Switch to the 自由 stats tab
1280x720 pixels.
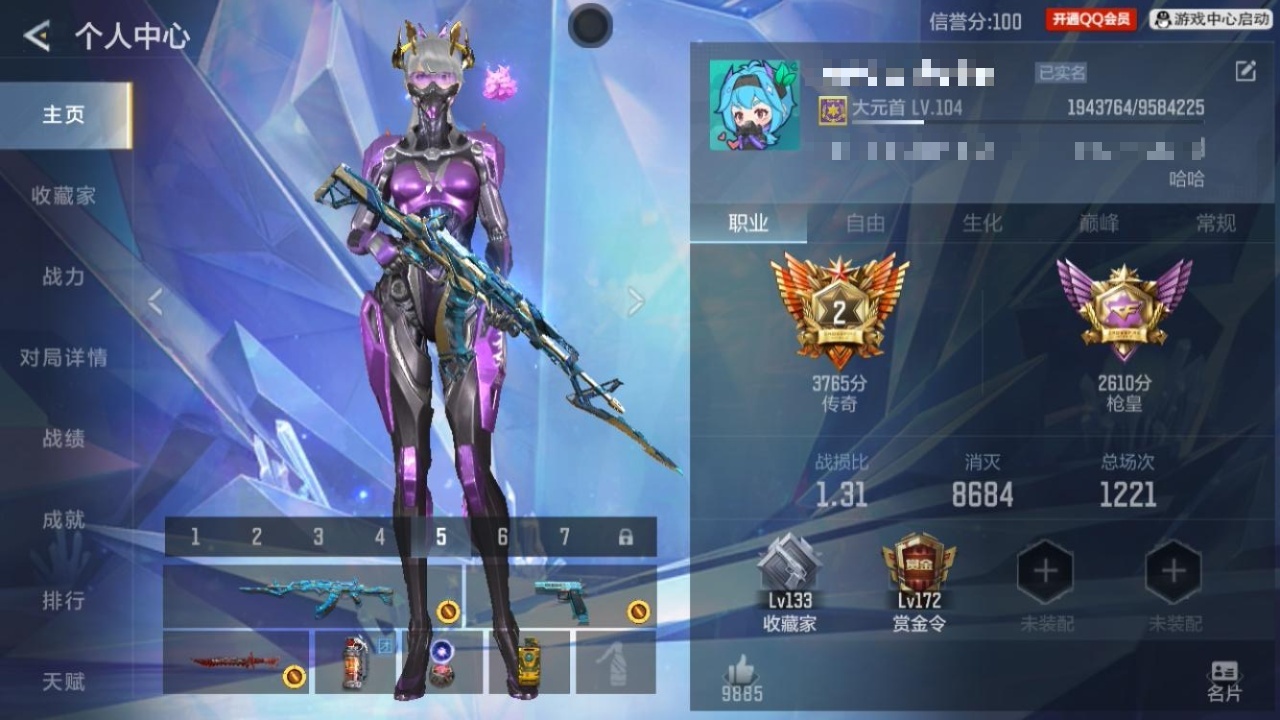pos(865,224)
